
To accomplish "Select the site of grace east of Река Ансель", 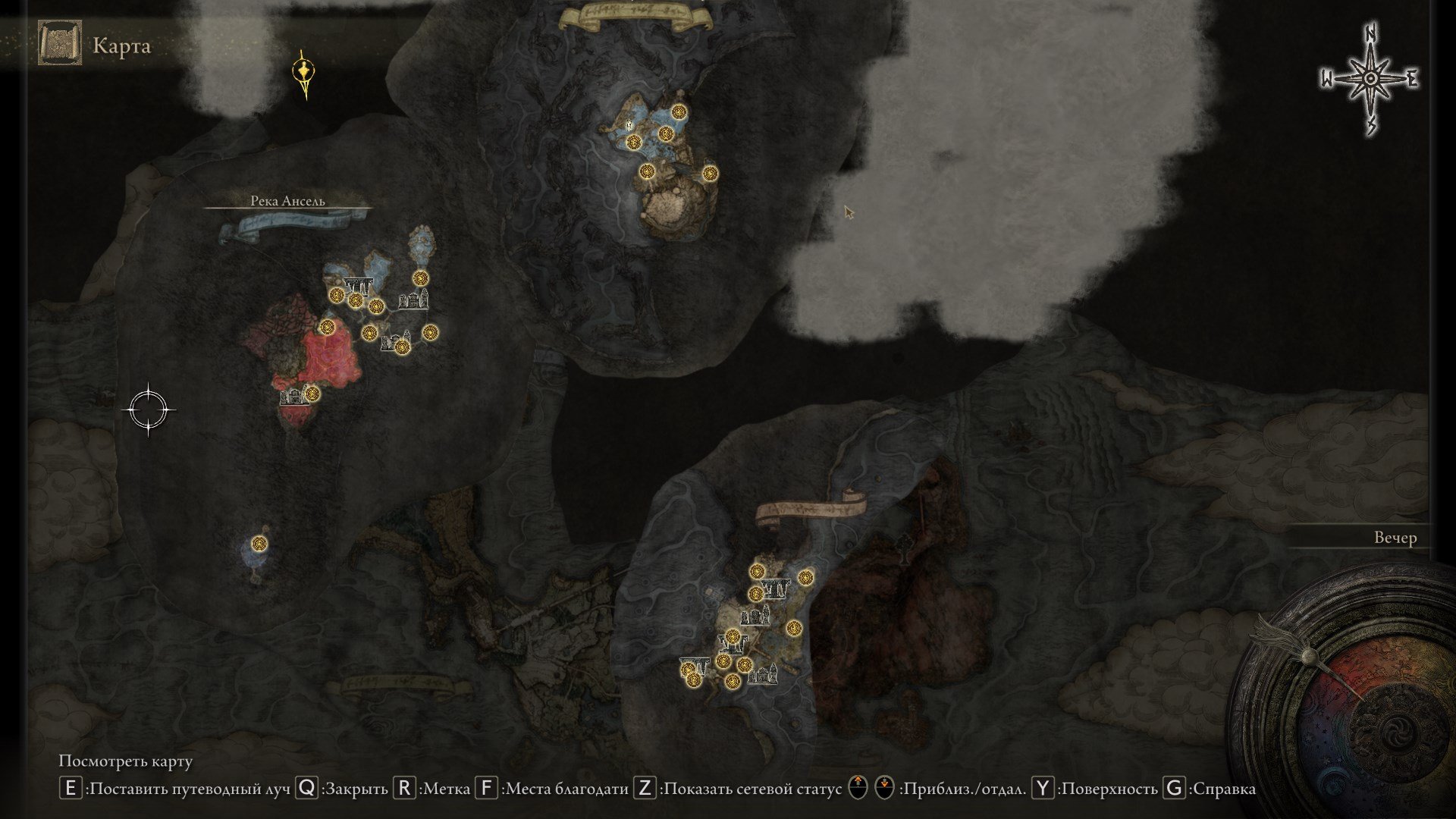I will (x=431, y=332).
